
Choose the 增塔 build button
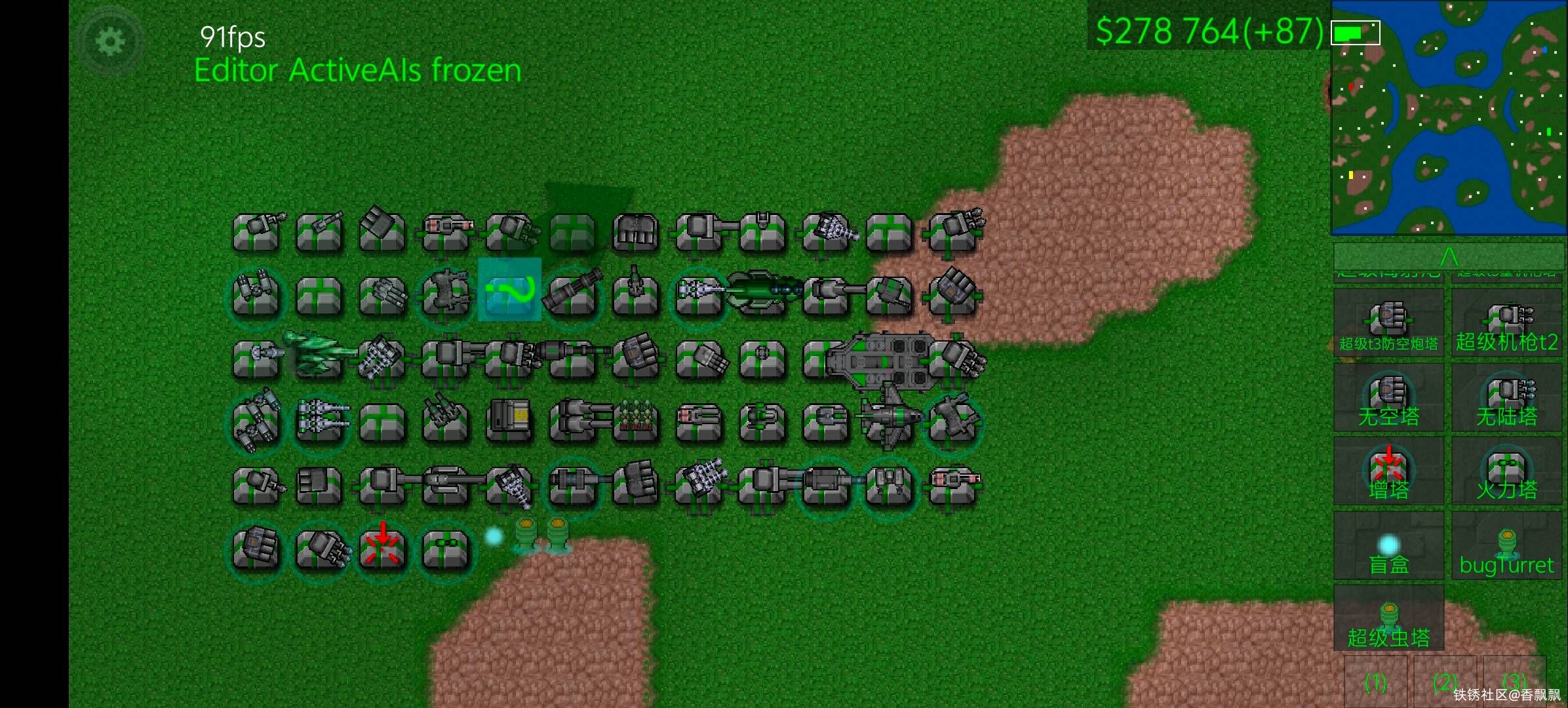pyautogui.click(x=1388, y=472)
